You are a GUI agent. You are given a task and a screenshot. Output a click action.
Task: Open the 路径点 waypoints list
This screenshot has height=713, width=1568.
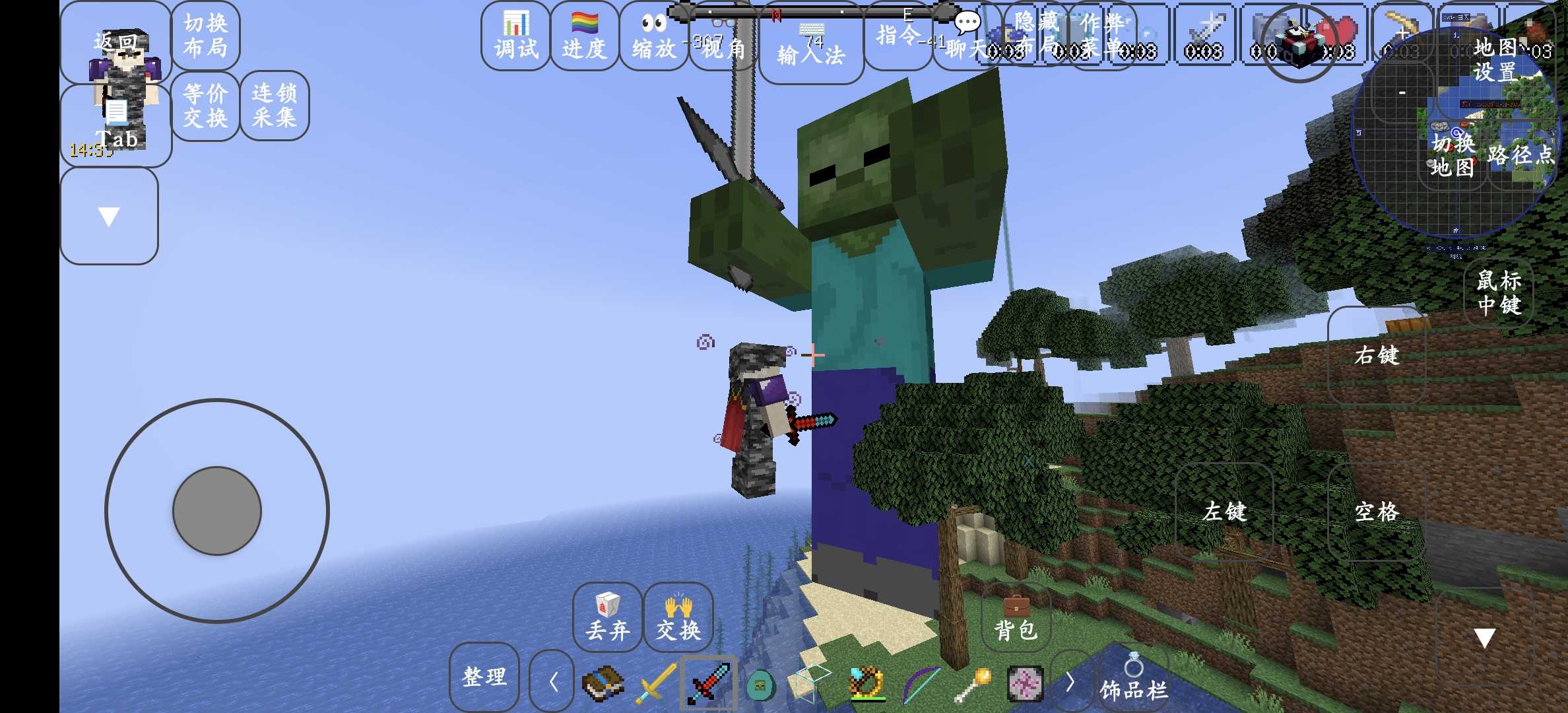coord(1520,155)
